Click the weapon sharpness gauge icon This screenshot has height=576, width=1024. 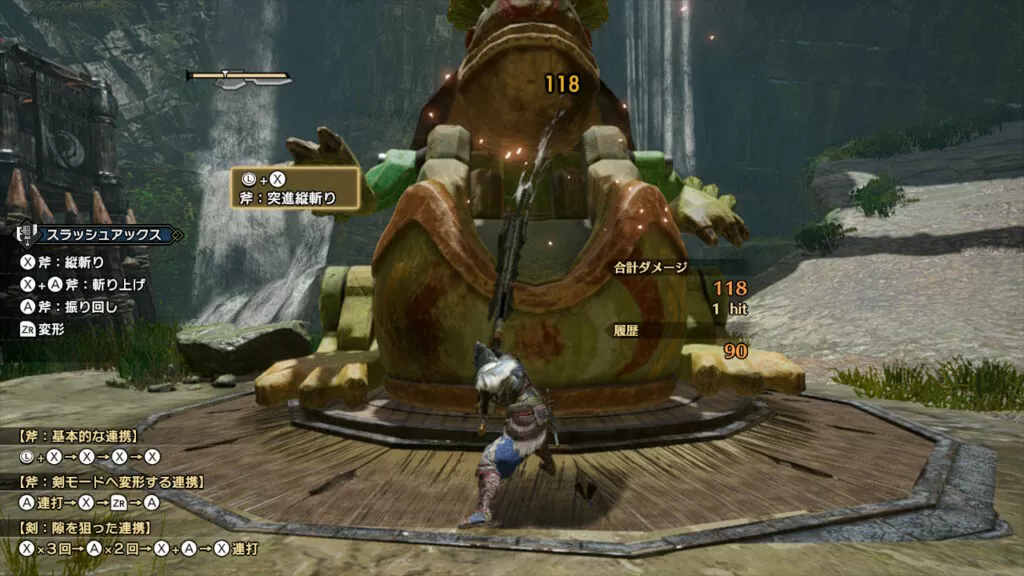coord(238,78)
